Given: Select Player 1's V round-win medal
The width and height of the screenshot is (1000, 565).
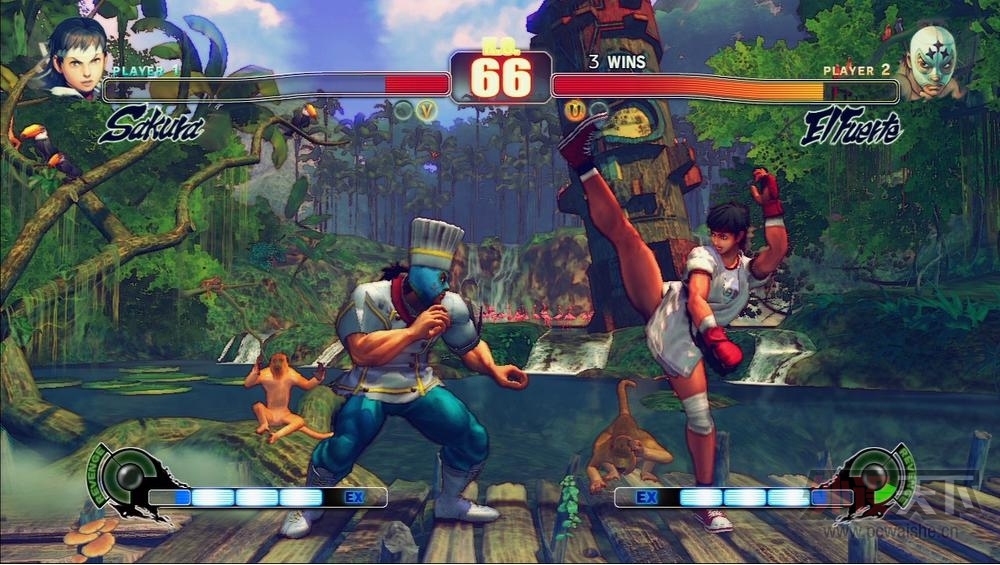Looking at the screenshot, I should 427,111.
